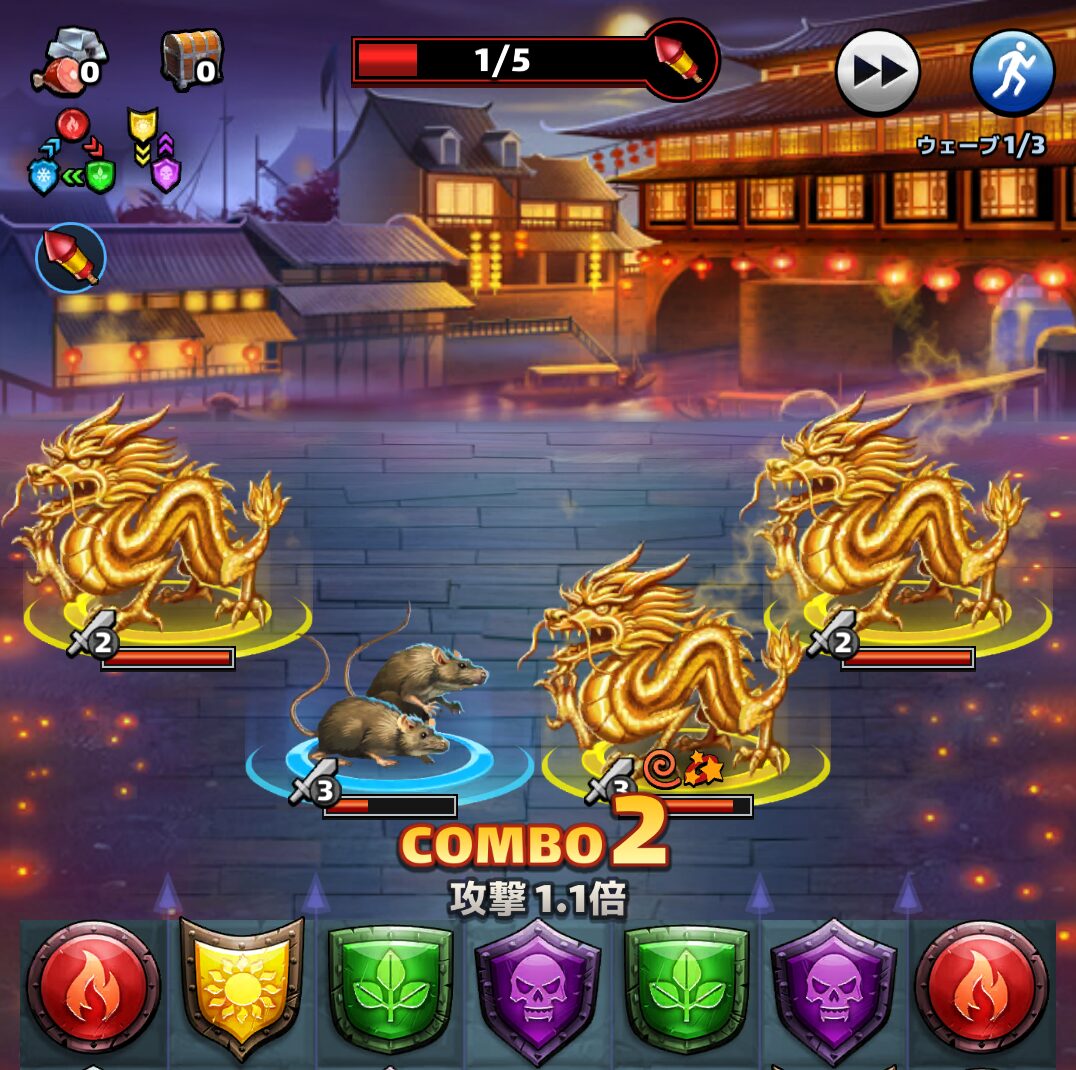Tap the blue running man flee button

[x=1012, y=72]
